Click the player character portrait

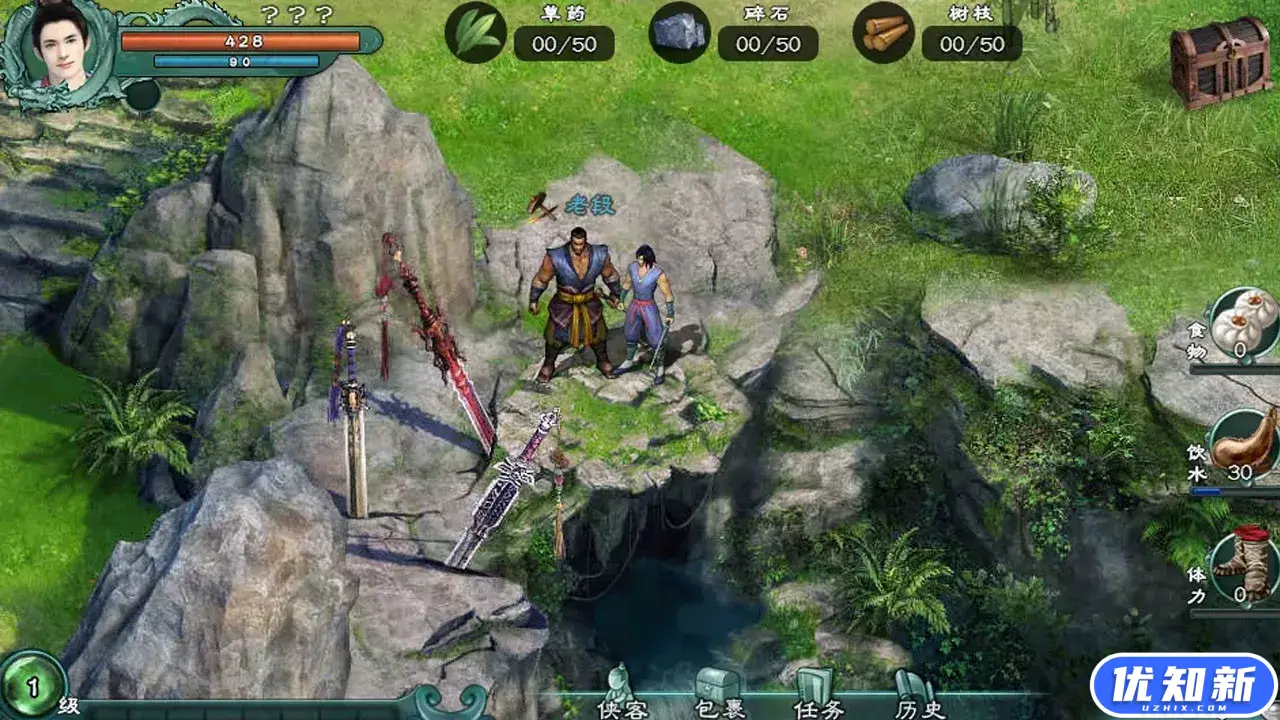tap(60, 48)
